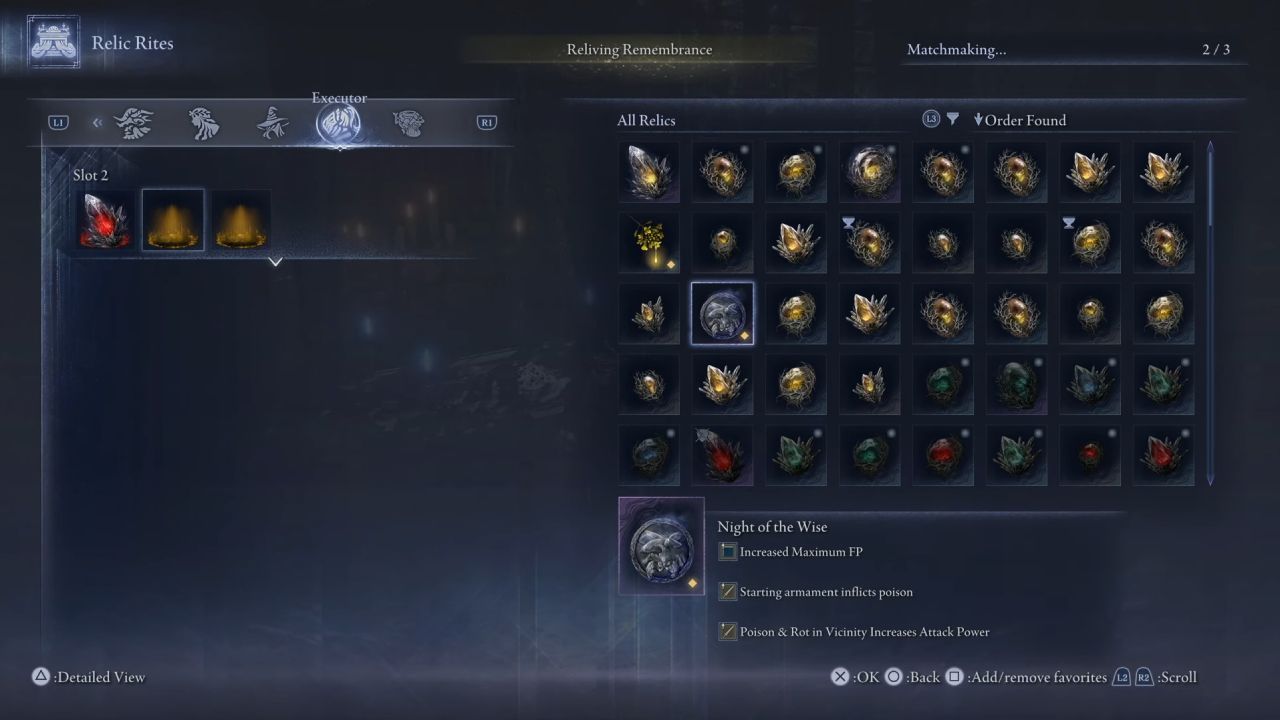
Task: Click the double-chevron previous characters arrow
Action: [x=97, y=123]
